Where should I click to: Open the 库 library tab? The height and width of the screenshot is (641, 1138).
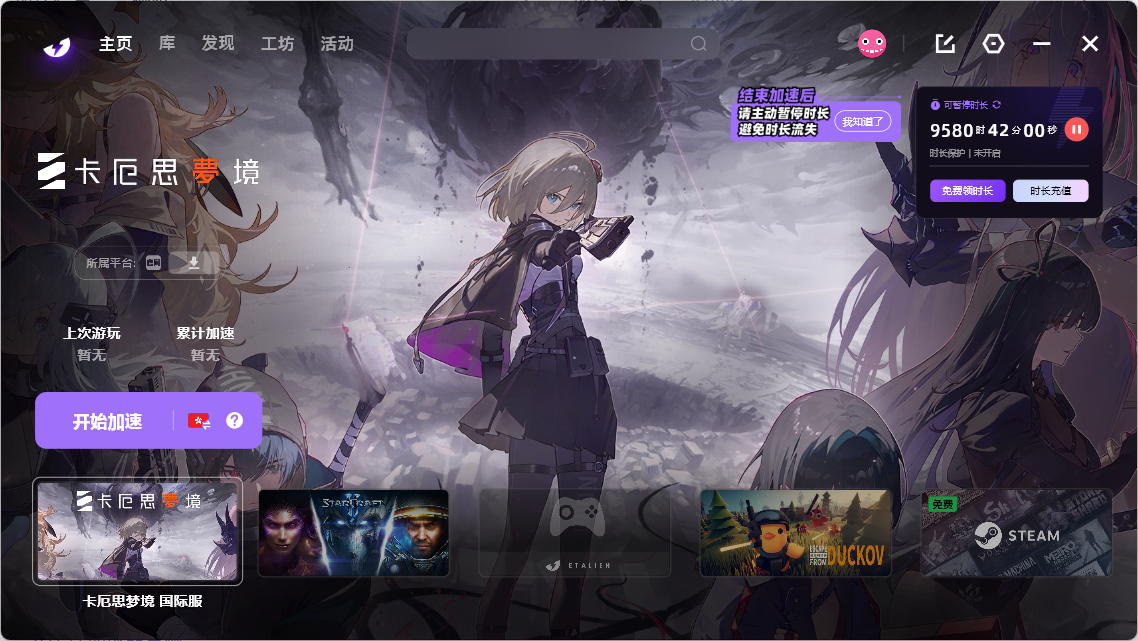click(167, 44)
